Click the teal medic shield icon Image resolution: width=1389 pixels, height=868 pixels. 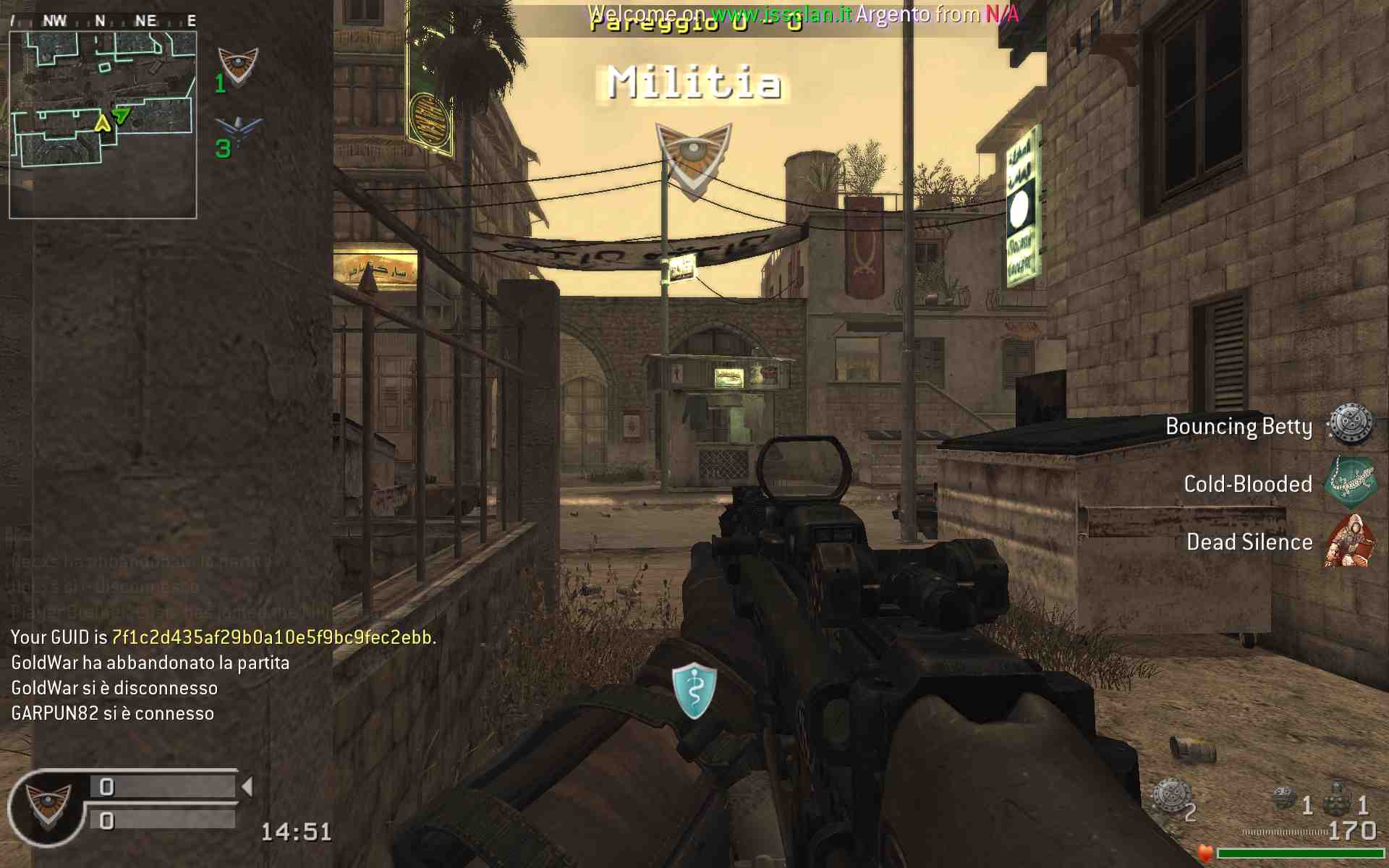694,690
